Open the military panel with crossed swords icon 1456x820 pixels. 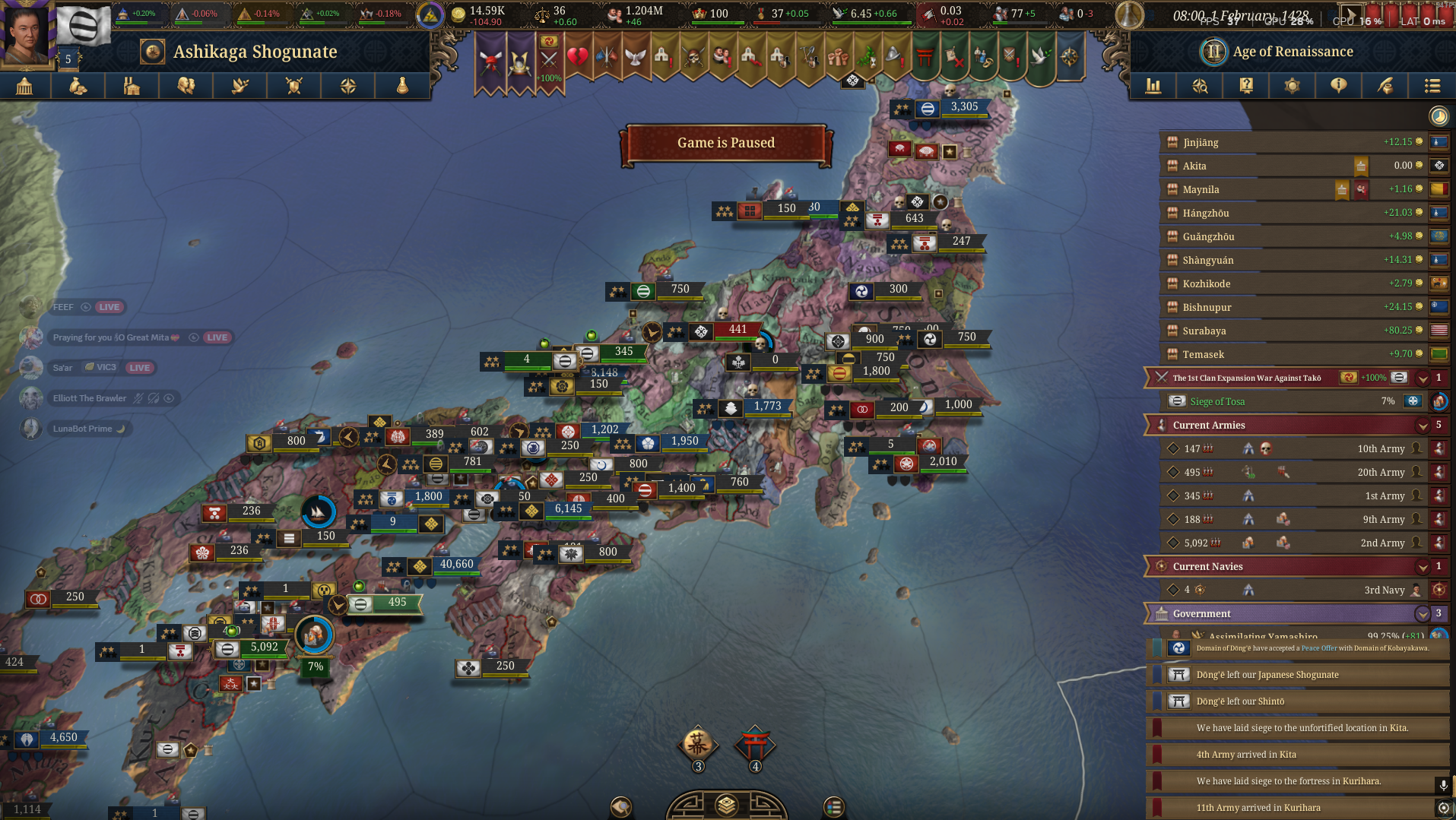pos(293,86)
